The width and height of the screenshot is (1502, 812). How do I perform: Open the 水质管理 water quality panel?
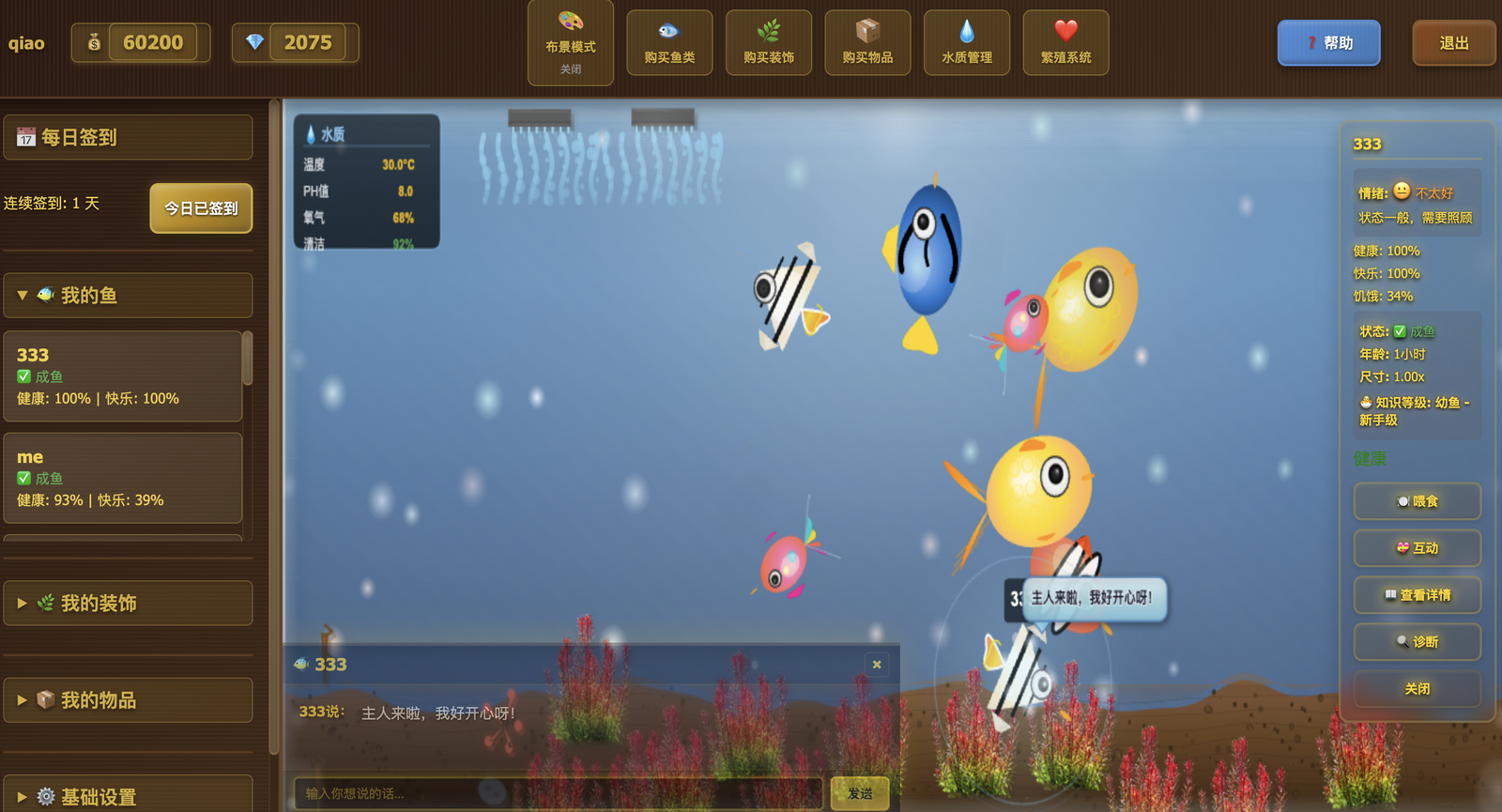(x=966, y=42)
